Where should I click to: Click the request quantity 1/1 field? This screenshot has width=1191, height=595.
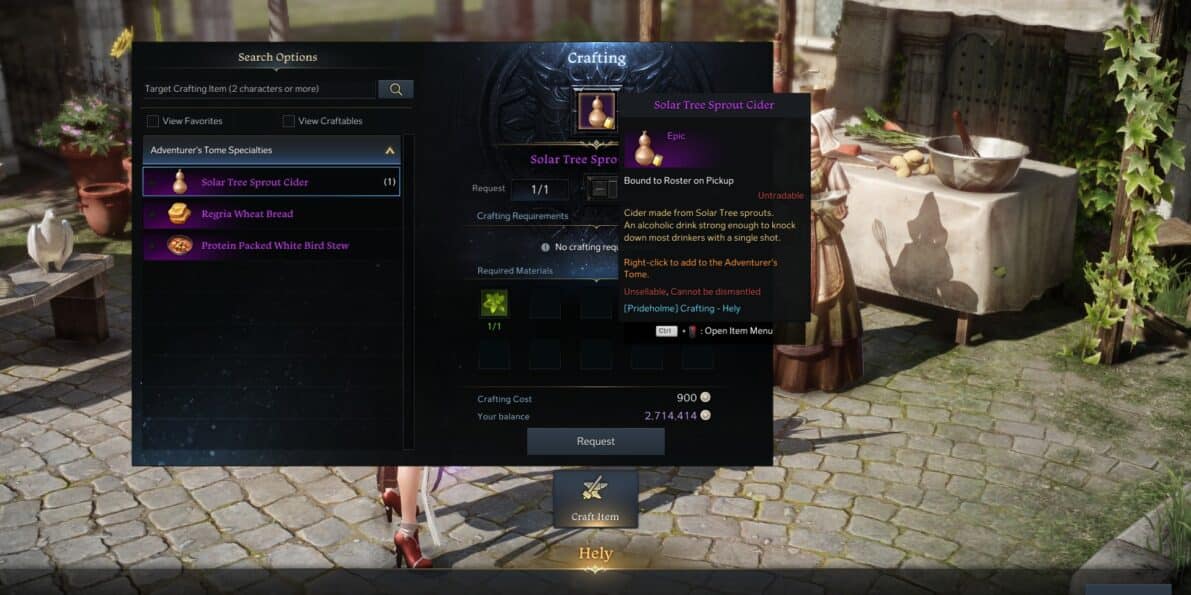(x=540, y=189)
